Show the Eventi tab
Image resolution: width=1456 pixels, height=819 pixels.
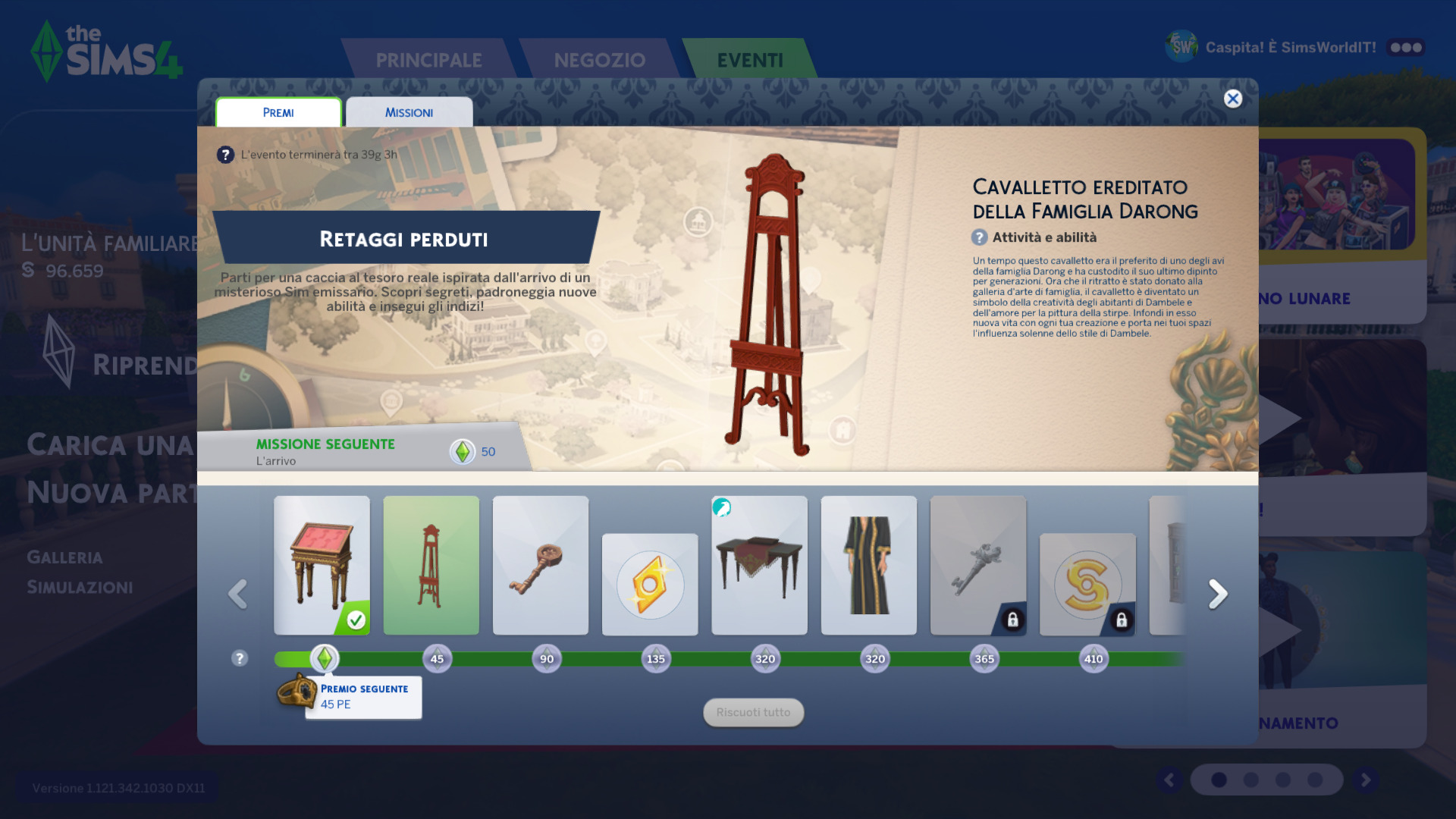coord(749,60)
